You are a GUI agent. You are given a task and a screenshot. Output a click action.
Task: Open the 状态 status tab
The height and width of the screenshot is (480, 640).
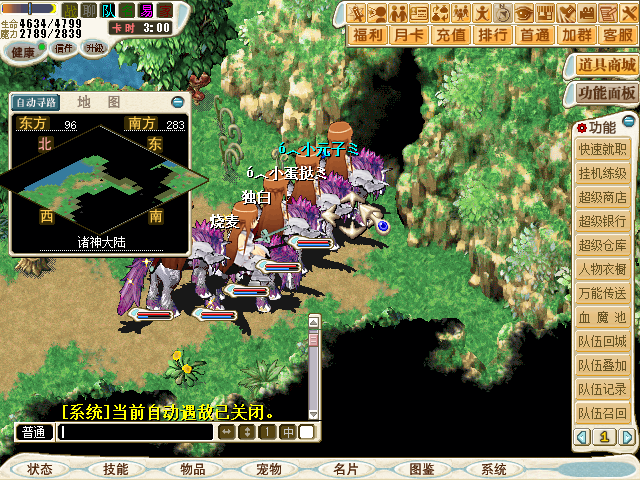click(x=40, y=469)
